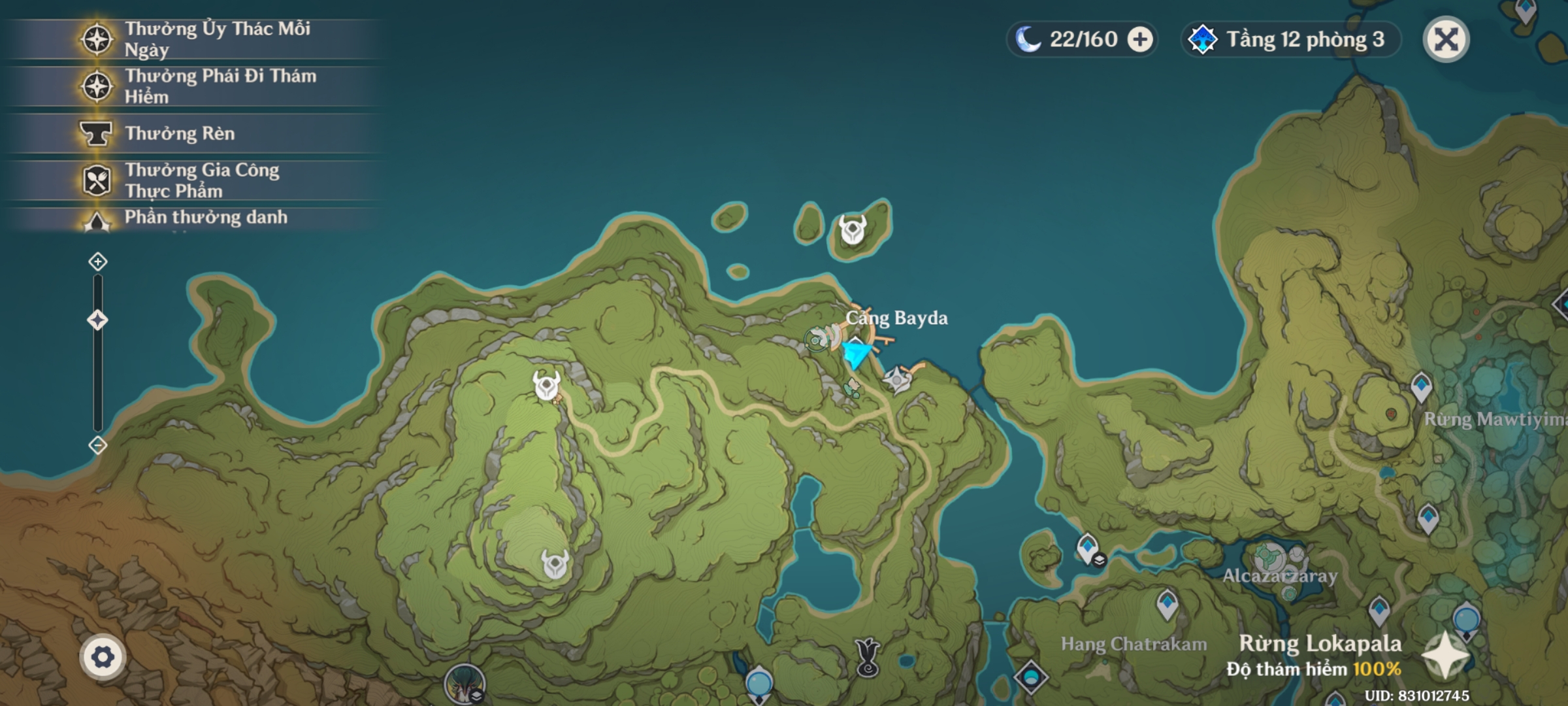Select the anvil icon for Thưởng Rèn
This screenshot has width=1568, height=706.
coord(97,133)
